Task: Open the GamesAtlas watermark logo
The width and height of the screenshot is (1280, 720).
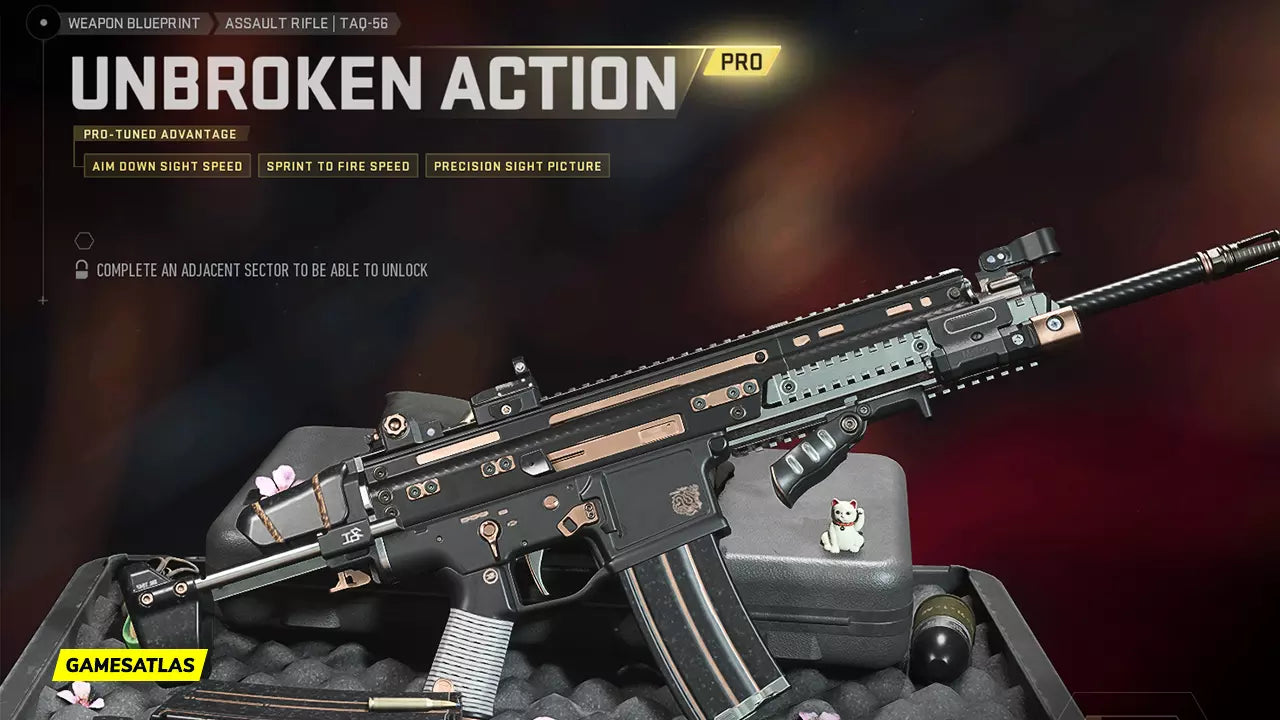Action: point(130,665)
